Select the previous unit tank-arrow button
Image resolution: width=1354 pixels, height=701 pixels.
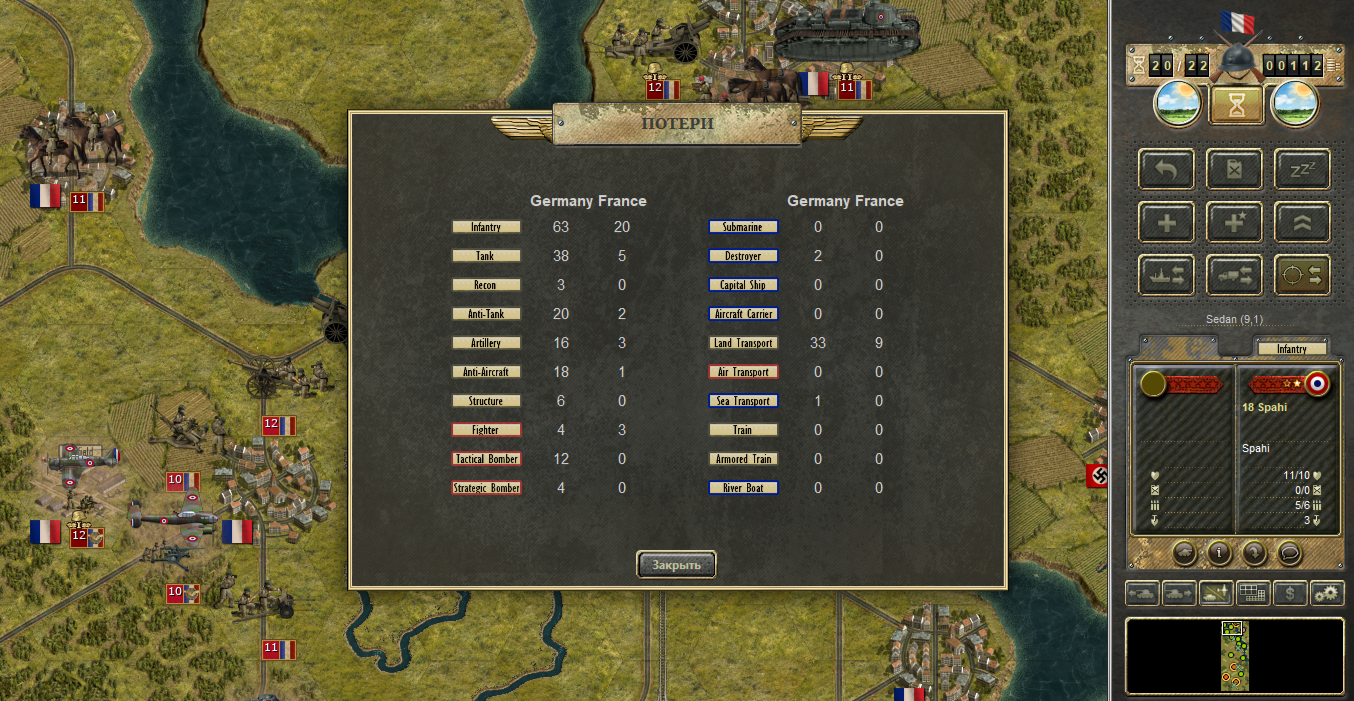click(x=1143, y=593)
